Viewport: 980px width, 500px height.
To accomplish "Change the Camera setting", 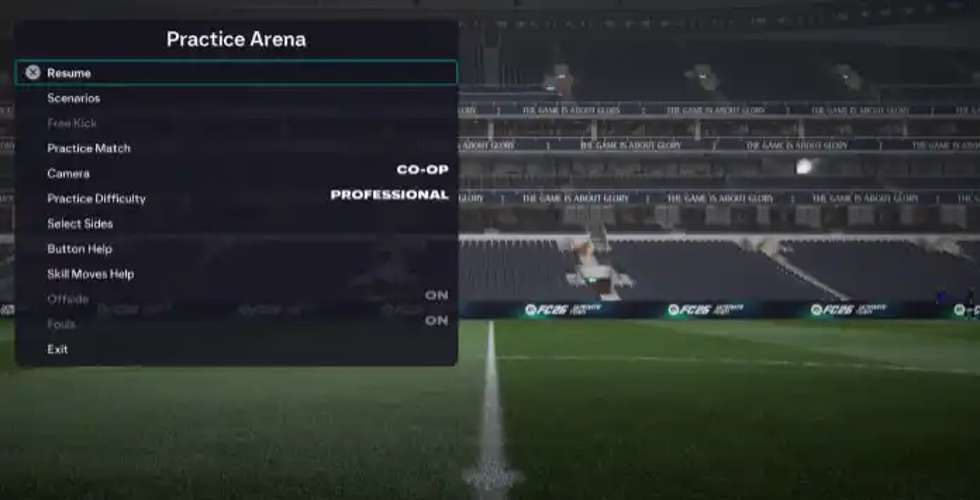I will pos(68,173).
